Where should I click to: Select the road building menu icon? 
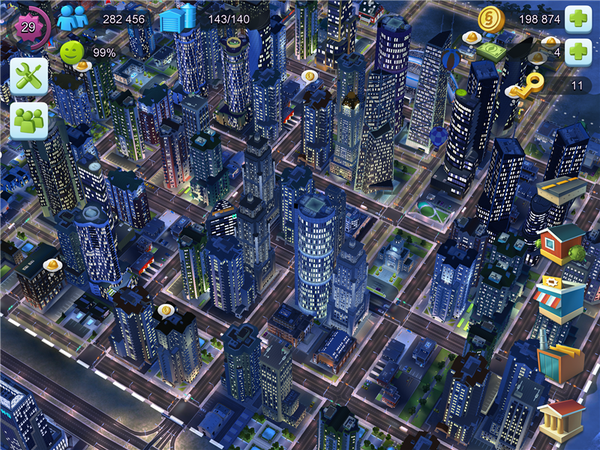(561, 190)
